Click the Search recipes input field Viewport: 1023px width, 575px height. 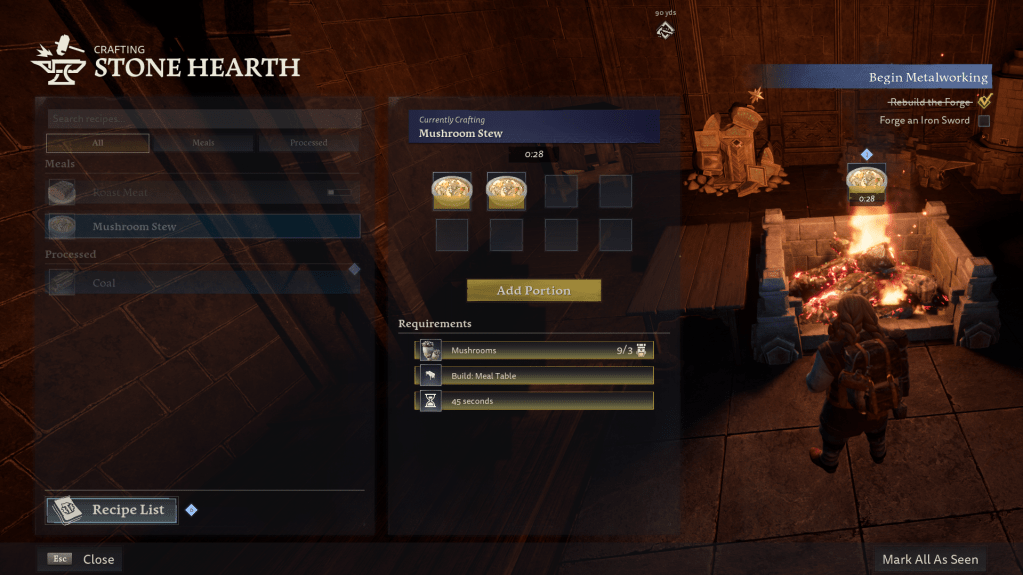pyautogui.click(x=204, y=119)
